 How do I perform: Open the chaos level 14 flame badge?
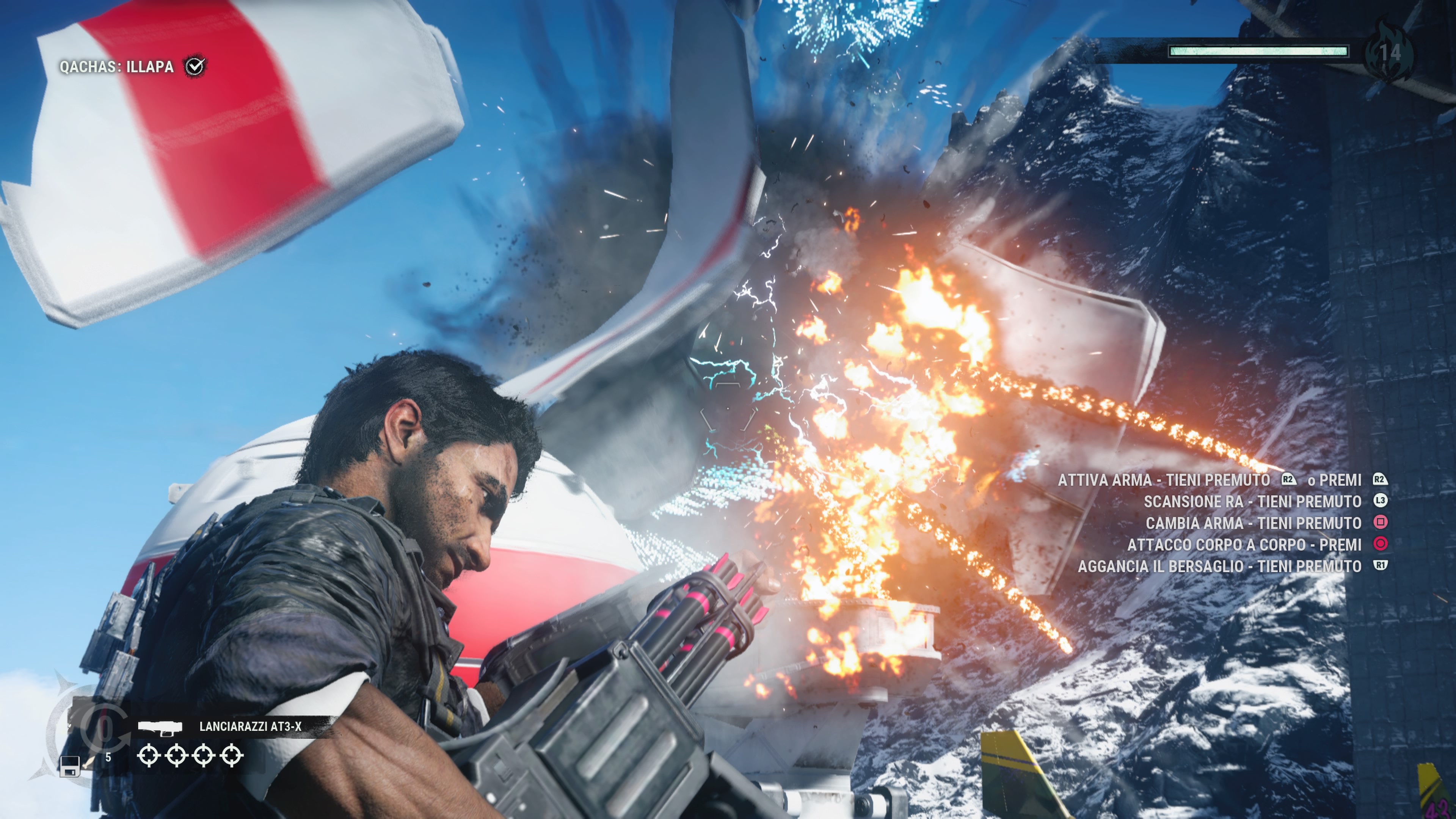(x=1389, y=53)
